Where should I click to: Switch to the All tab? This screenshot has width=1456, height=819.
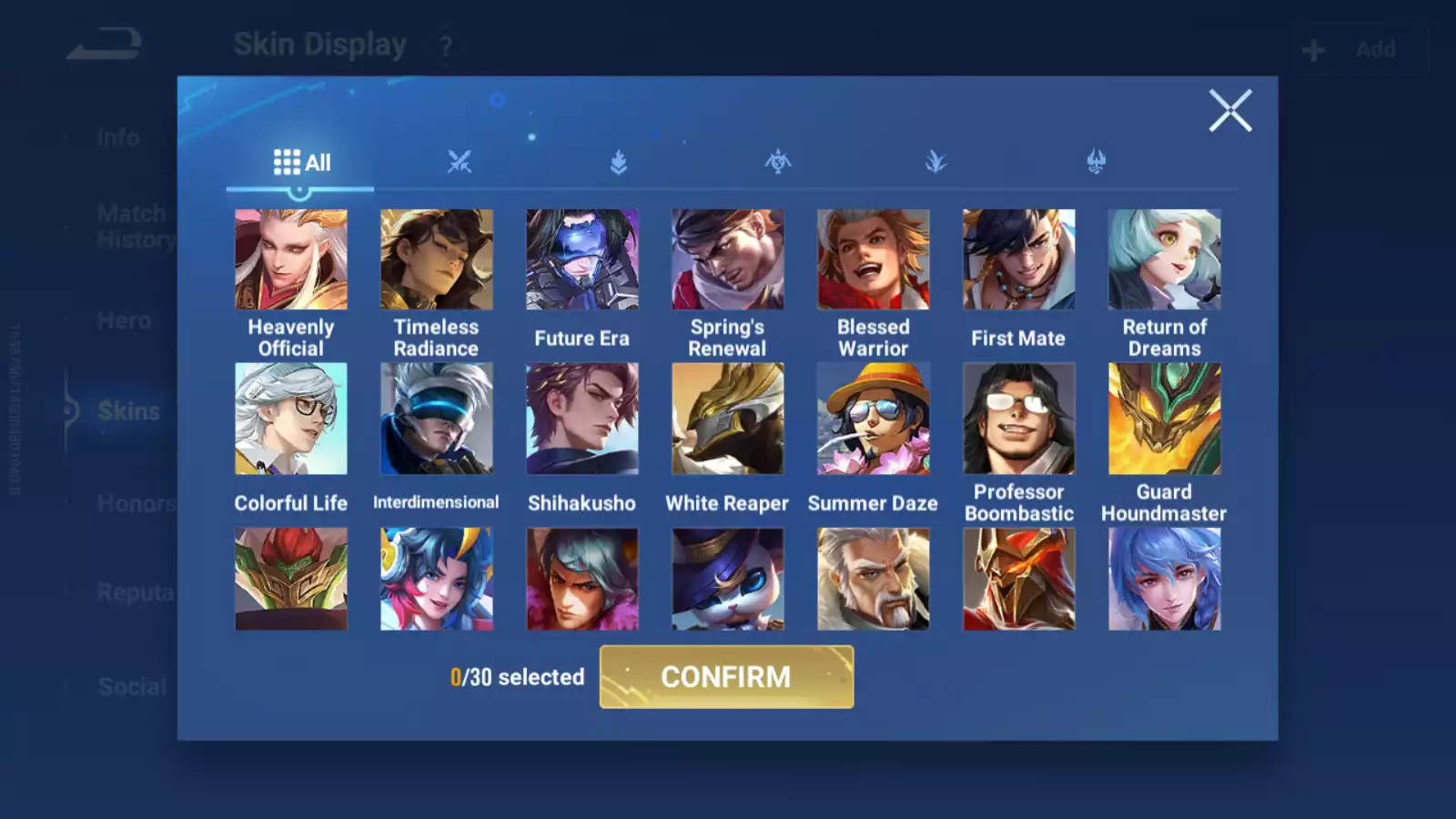tap(303, 162)
